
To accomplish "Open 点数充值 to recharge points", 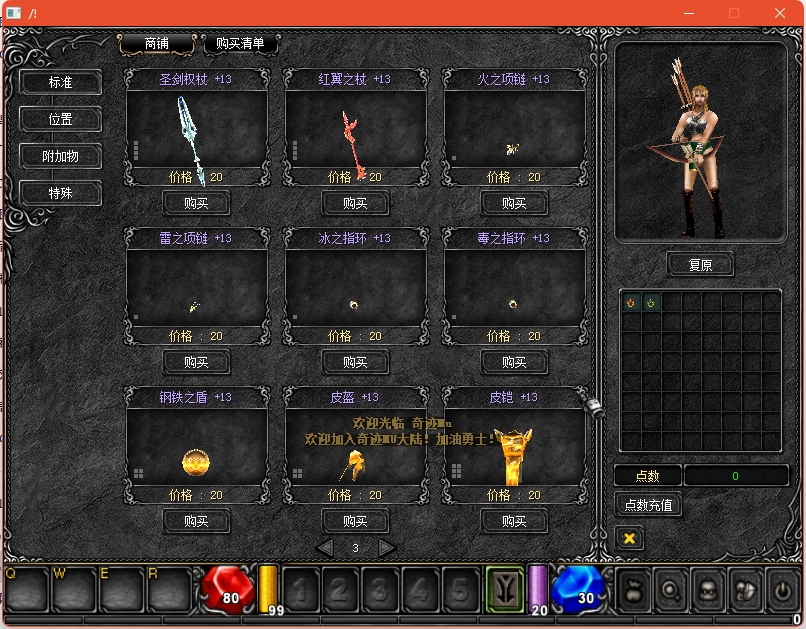I will pos(648,505).
